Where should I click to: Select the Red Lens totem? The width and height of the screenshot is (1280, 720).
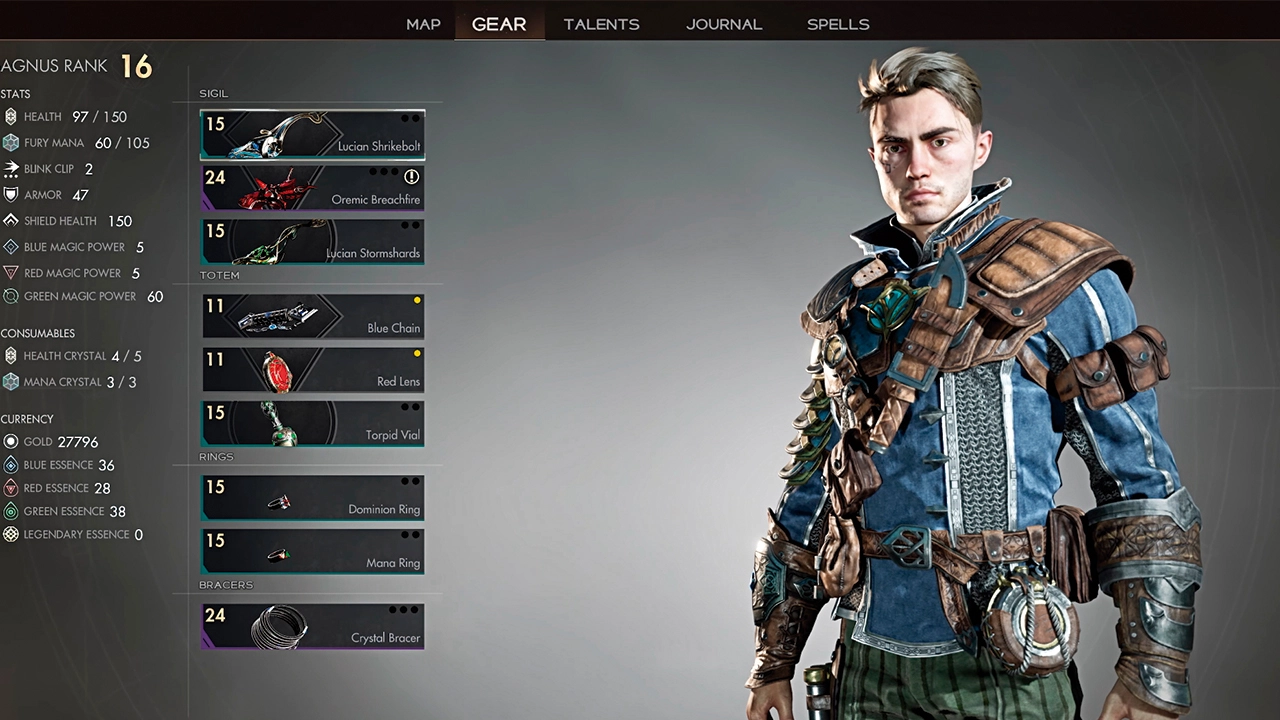312,370
